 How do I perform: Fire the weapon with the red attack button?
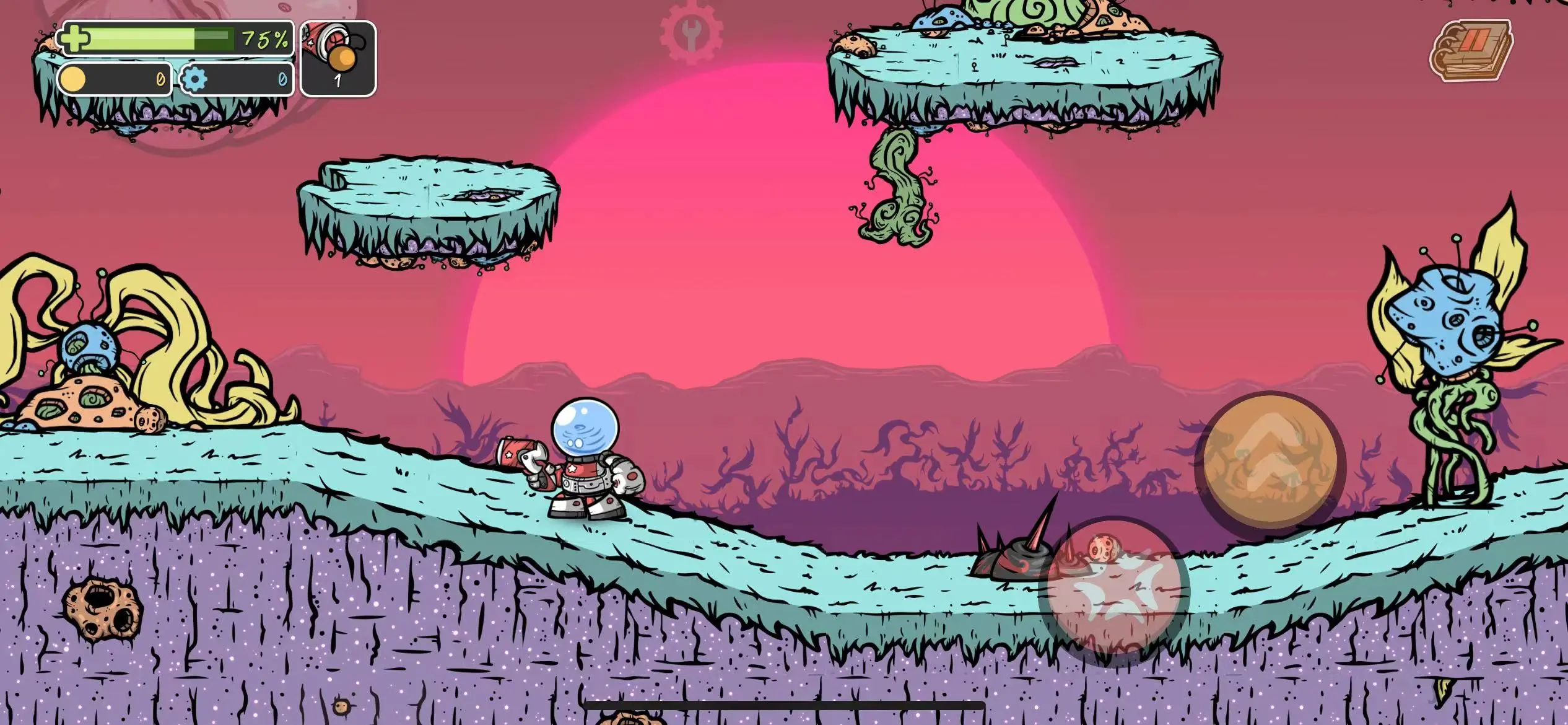[x=1115, y=591]
